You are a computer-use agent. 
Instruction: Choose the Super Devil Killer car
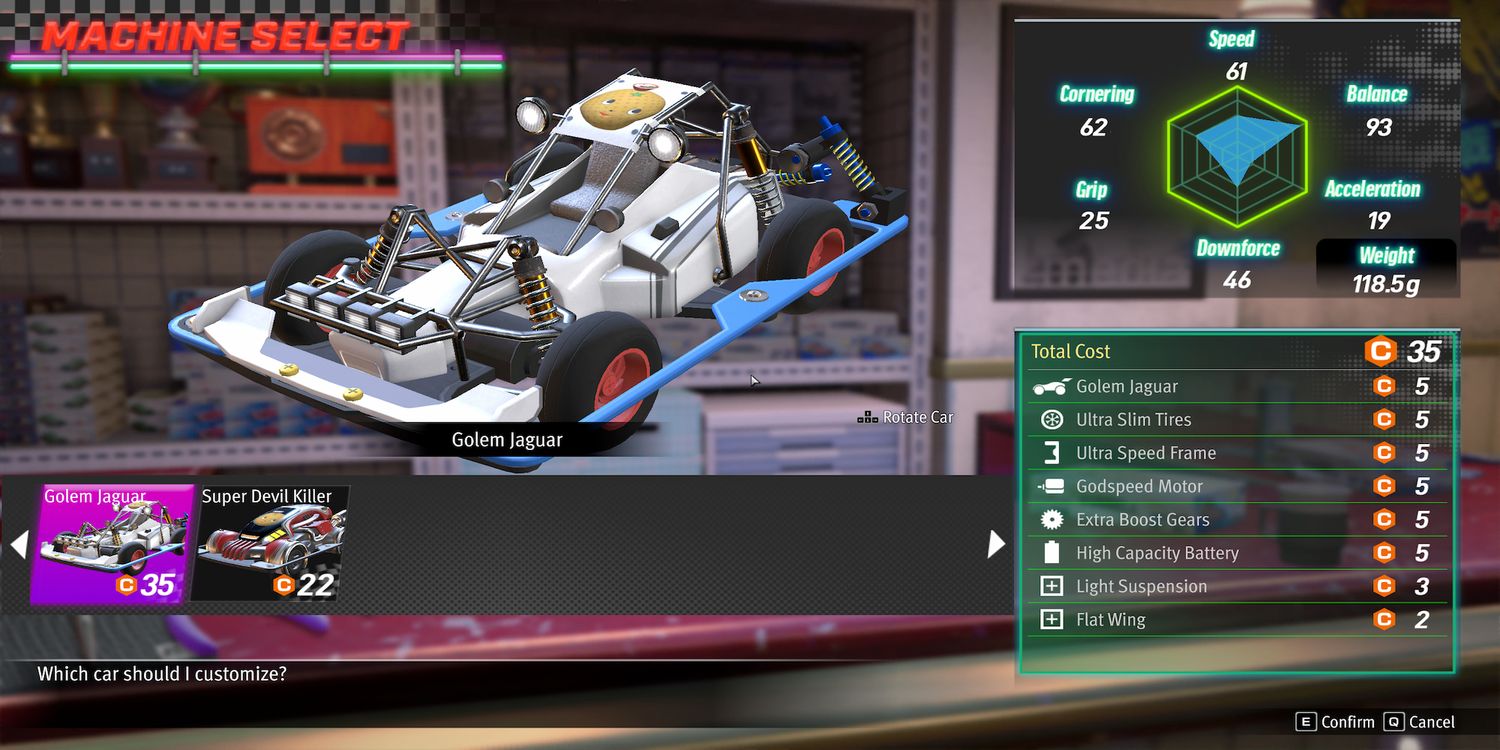[270, 544]
